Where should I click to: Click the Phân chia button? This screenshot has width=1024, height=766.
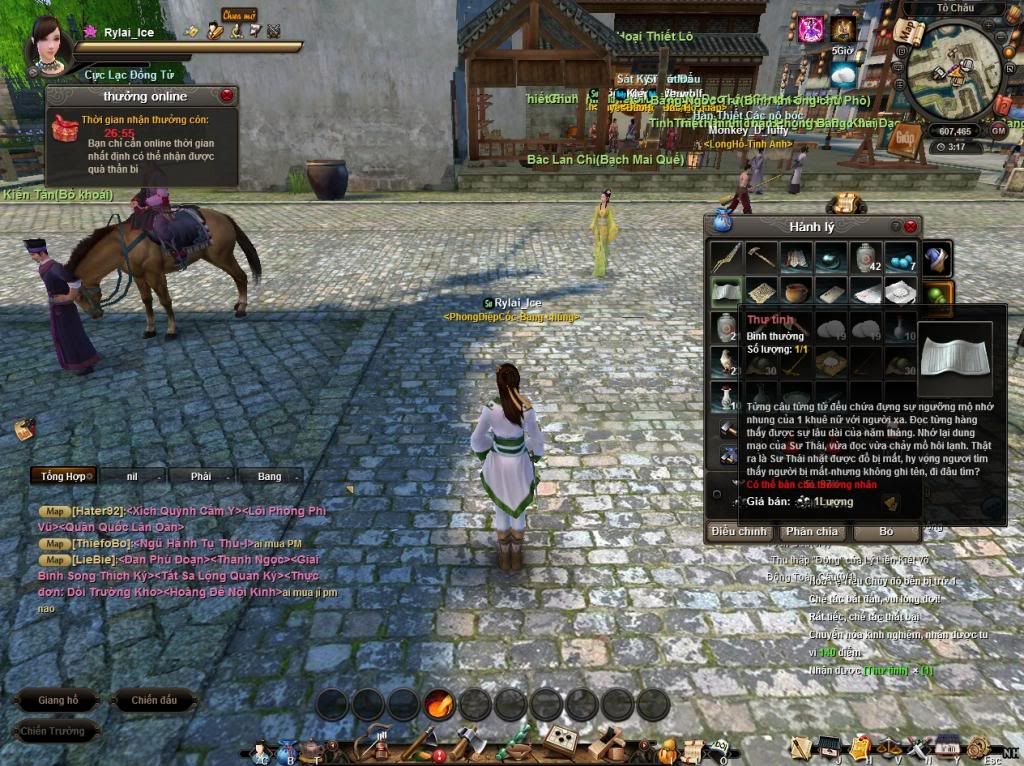812,531
